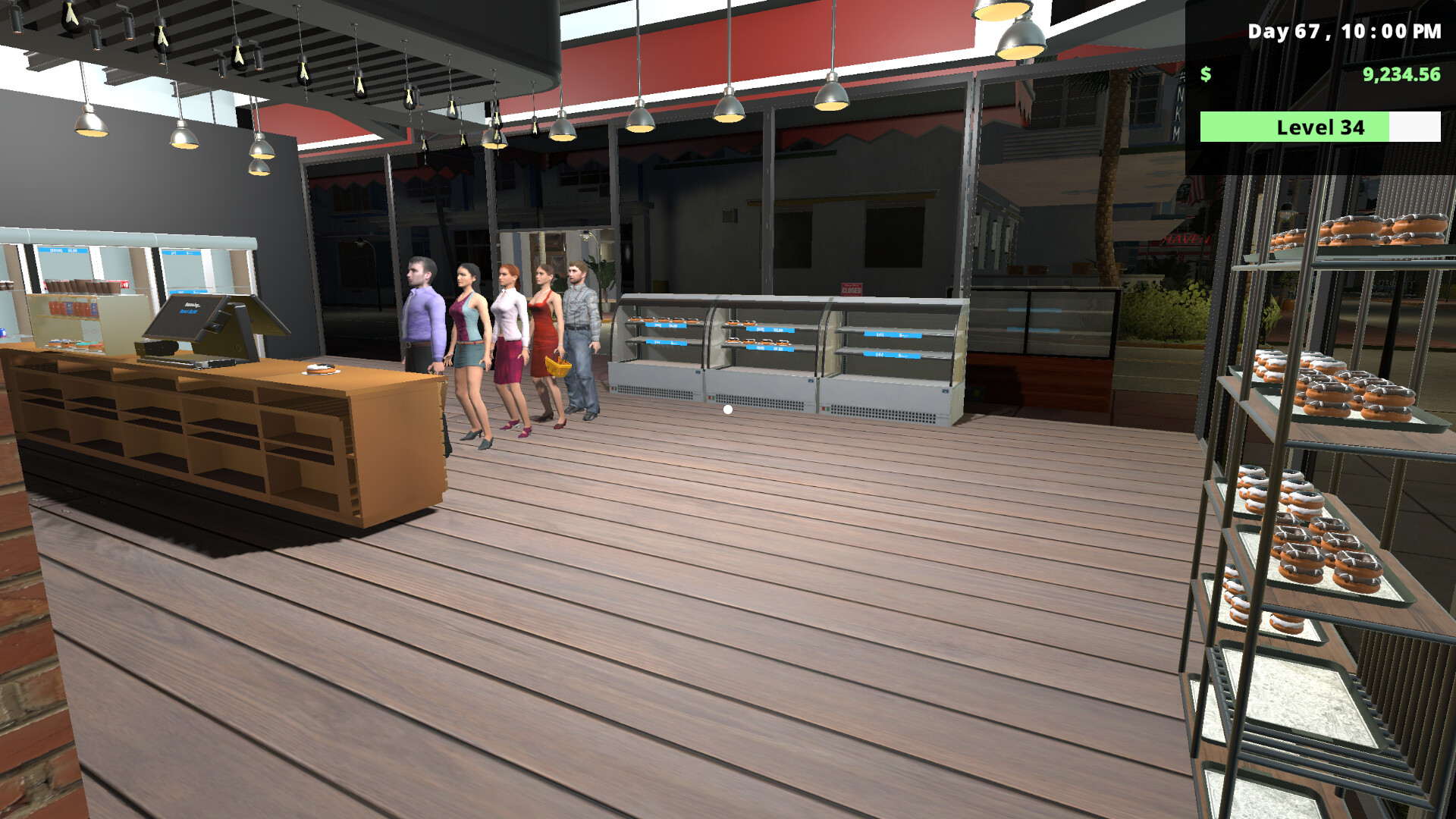This screenshot has width=1456, height=819.
Task: Toggle the indicator light on the right display fridge base
Action: point(824,407)
